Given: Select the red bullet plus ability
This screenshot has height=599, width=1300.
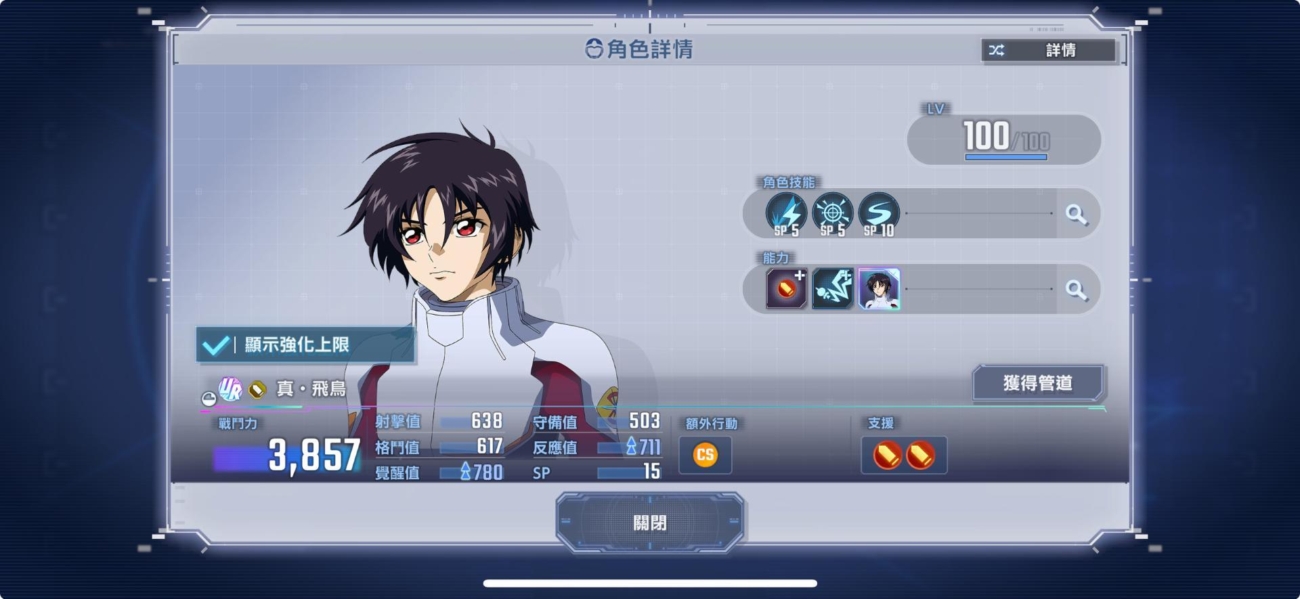Looking at the screenshot, I should 786,289.
